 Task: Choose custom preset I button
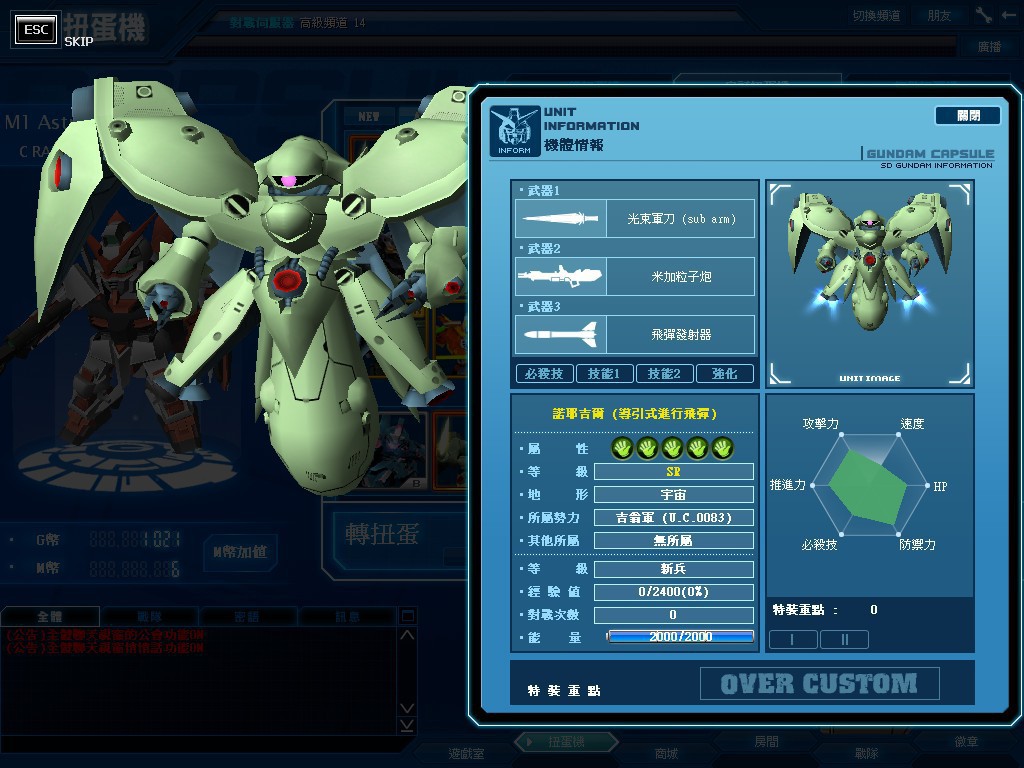point(792,639)
